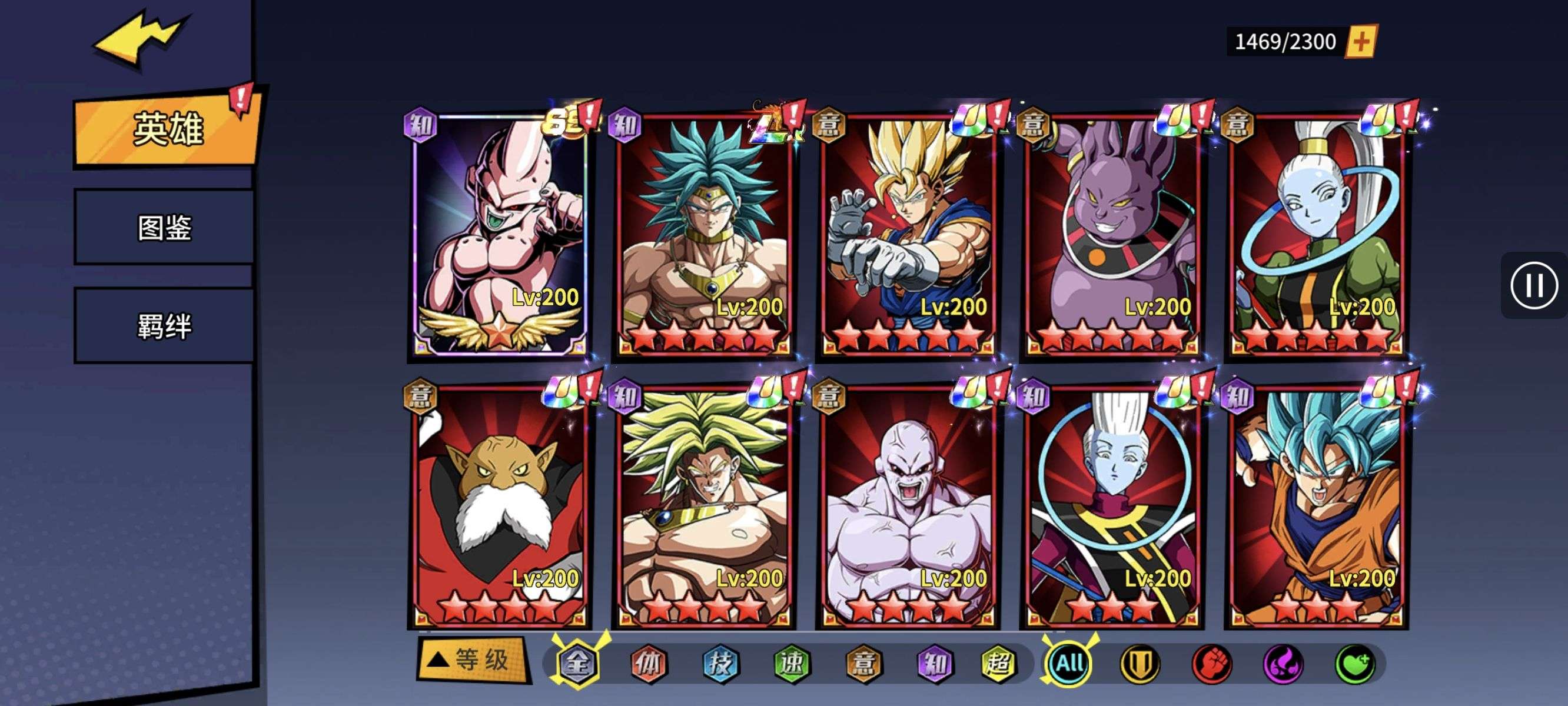Toggle the 等级 level sort button
This screenshot has height=706, width=1568.
pyautogui.click(x=473, y=660)
